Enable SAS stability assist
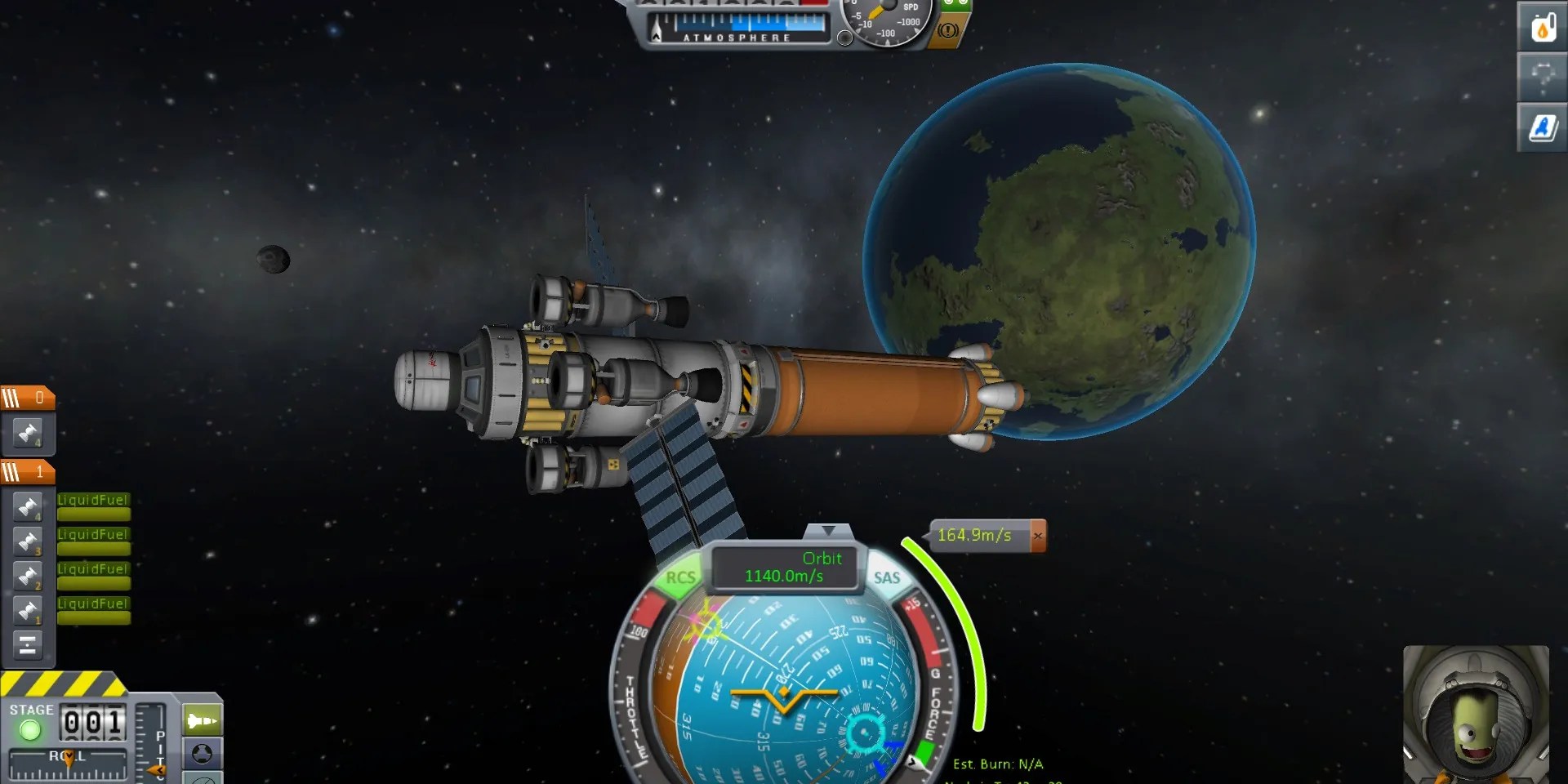This screenshot has width=1568, height=784. tap(886, 578)
